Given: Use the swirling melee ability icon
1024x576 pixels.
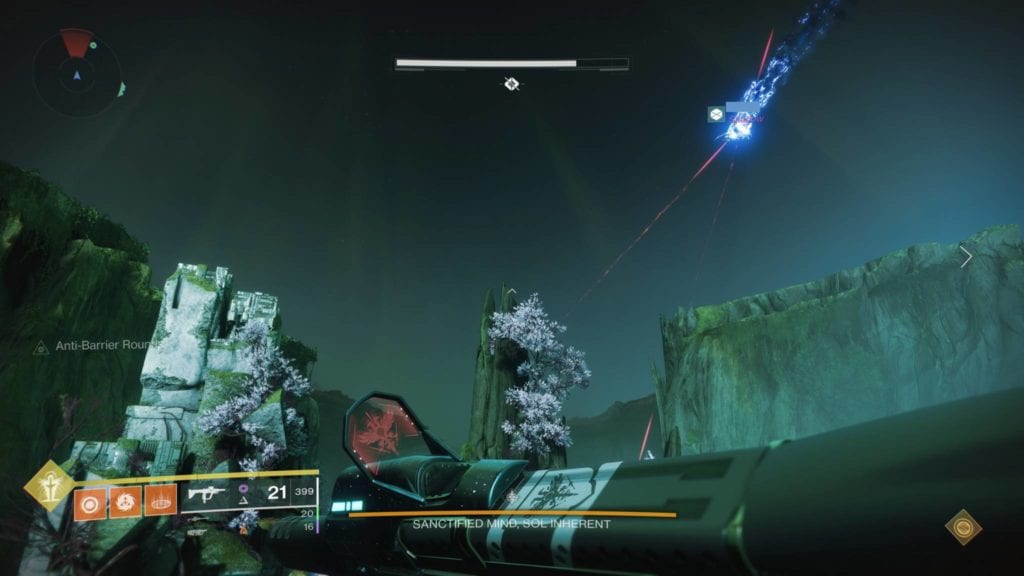Looking at the screenshot, I should 122,499.
